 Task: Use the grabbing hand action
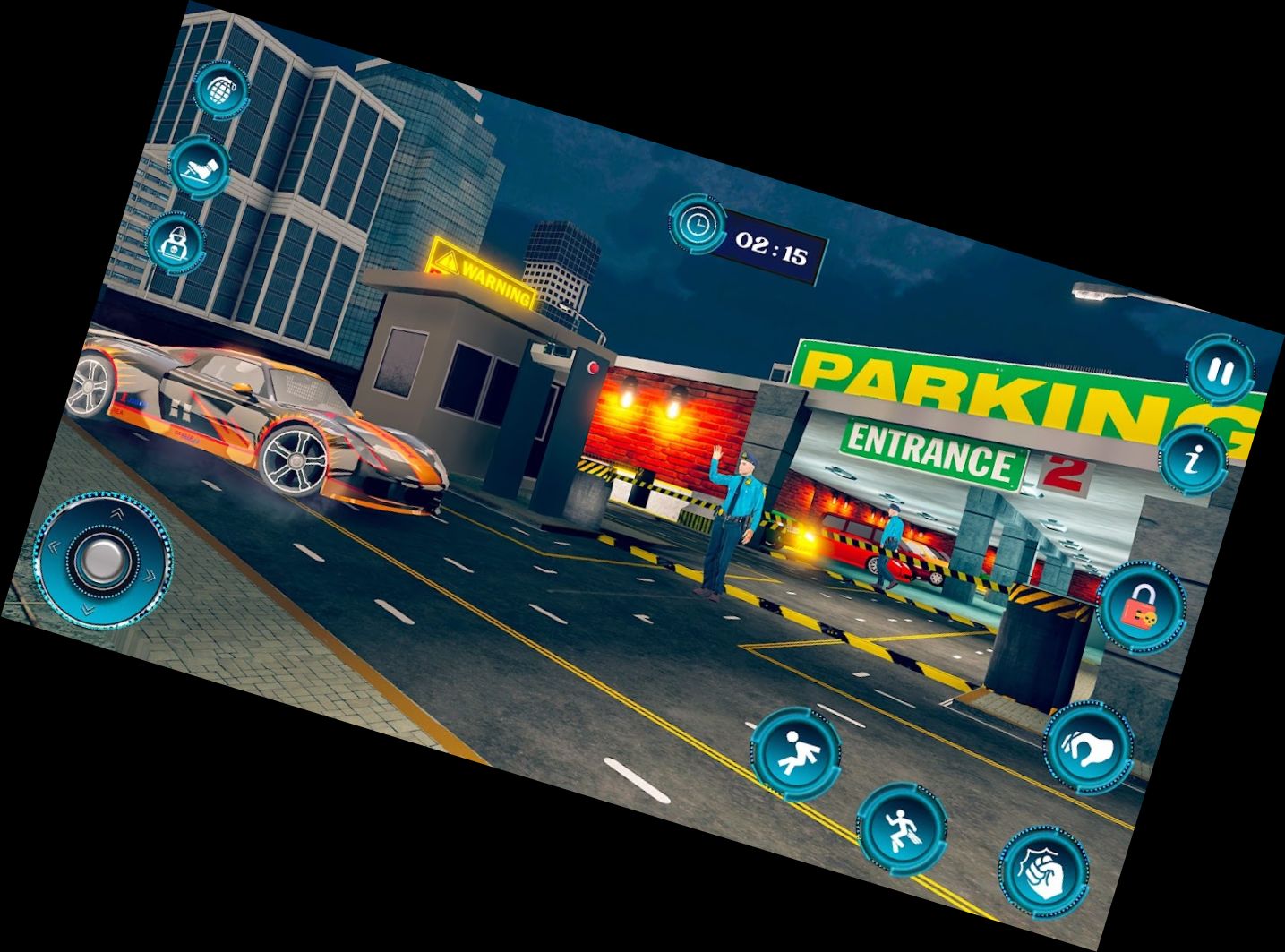[1088, 746]
